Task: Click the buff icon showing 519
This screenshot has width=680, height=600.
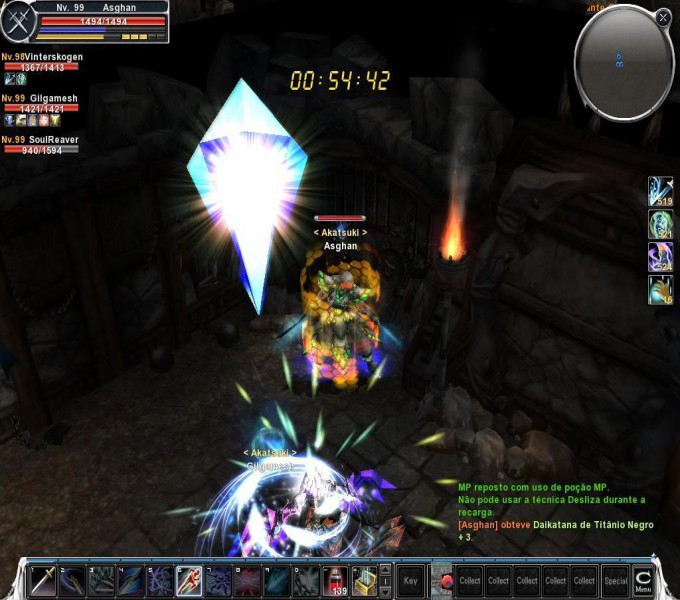Action: (661, 191)
